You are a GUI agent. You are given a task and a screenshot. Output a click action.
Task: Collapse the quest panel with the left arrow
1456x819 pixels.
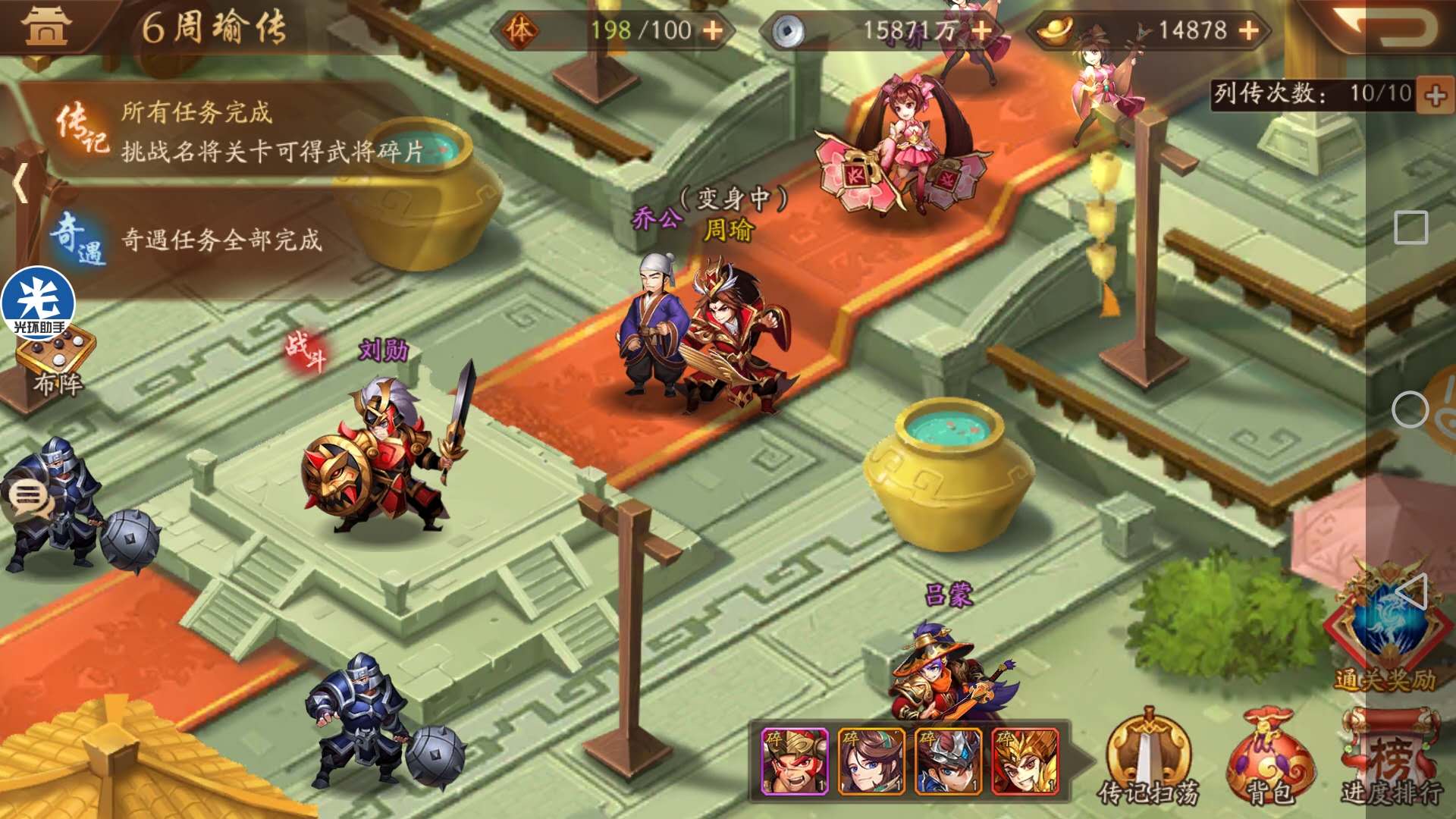(x=20, y=183)
